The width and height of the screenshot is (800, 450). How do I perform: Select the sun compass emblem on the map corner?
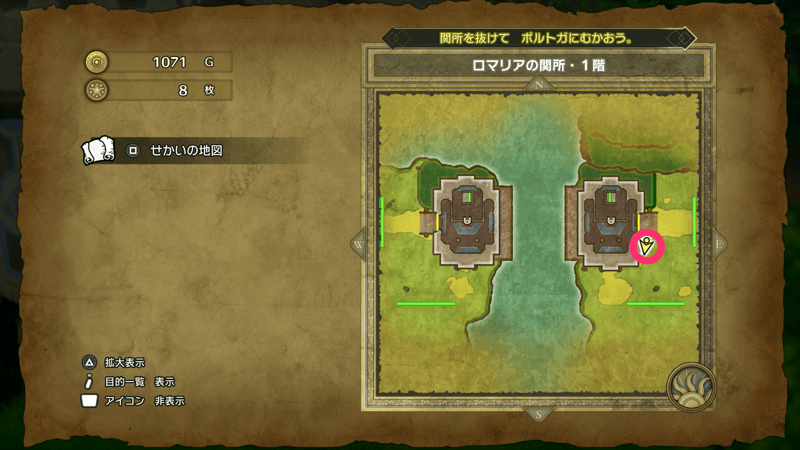[x=690, y=386]
